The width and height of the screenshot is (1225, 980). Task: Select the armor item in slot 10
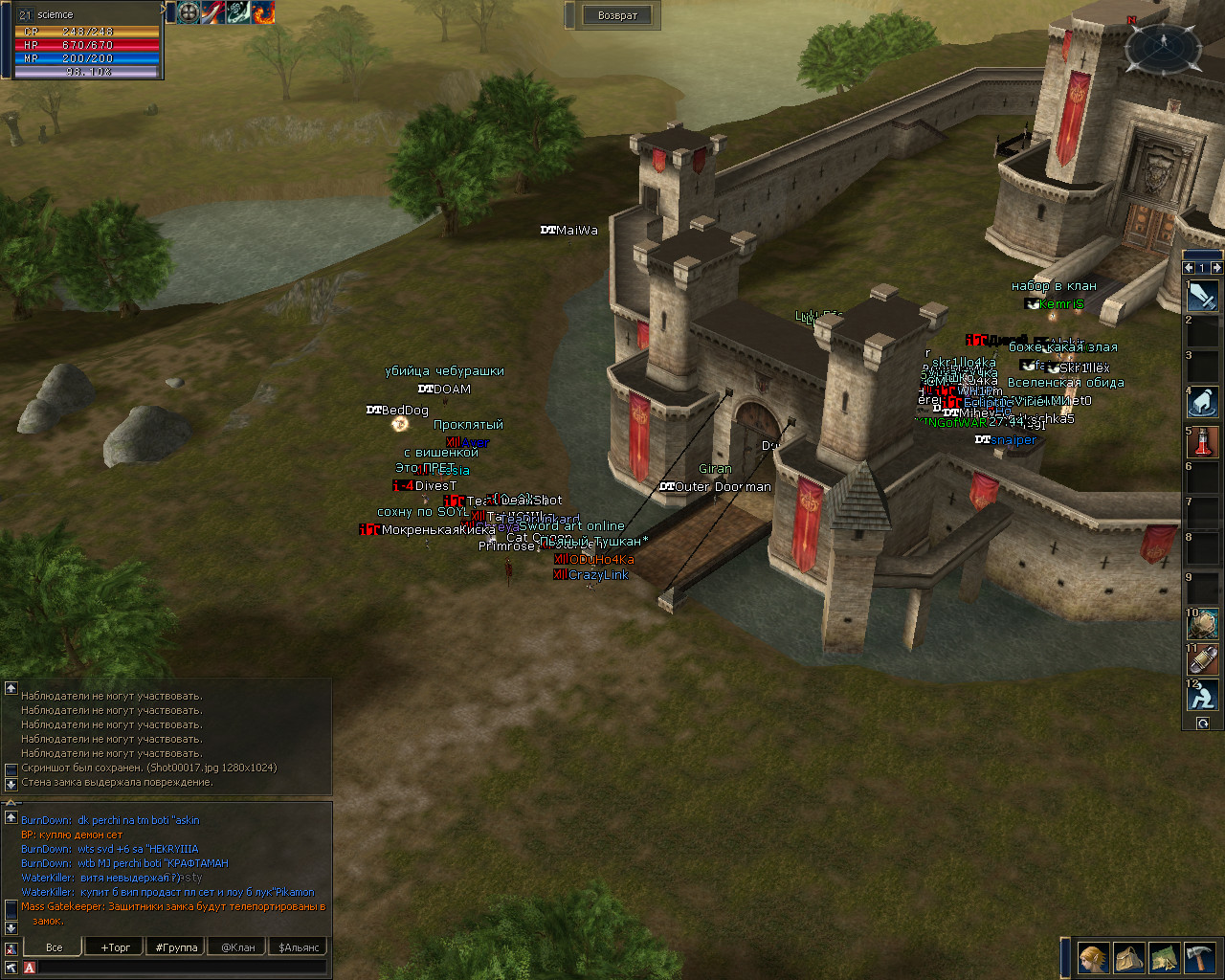pos(1203,625)
